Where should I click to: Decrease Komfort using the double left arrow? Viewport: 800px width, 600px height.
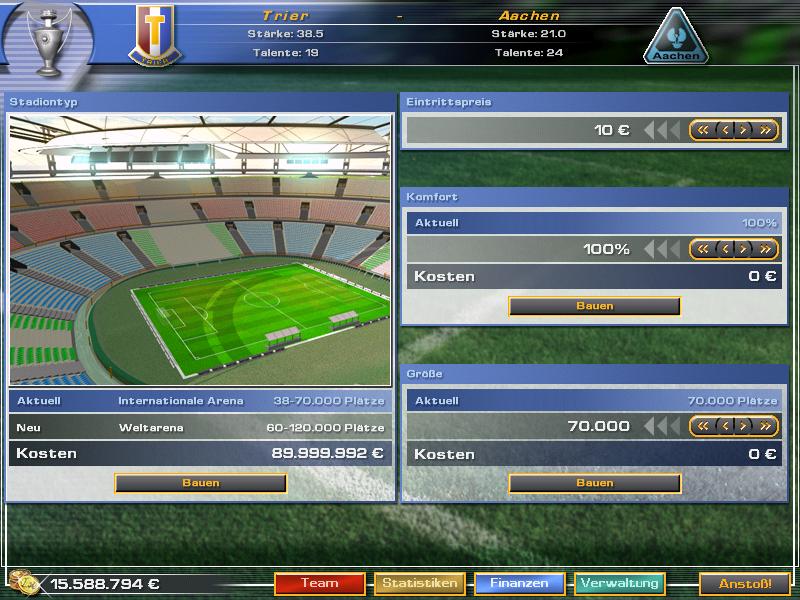tap(703, 249)
